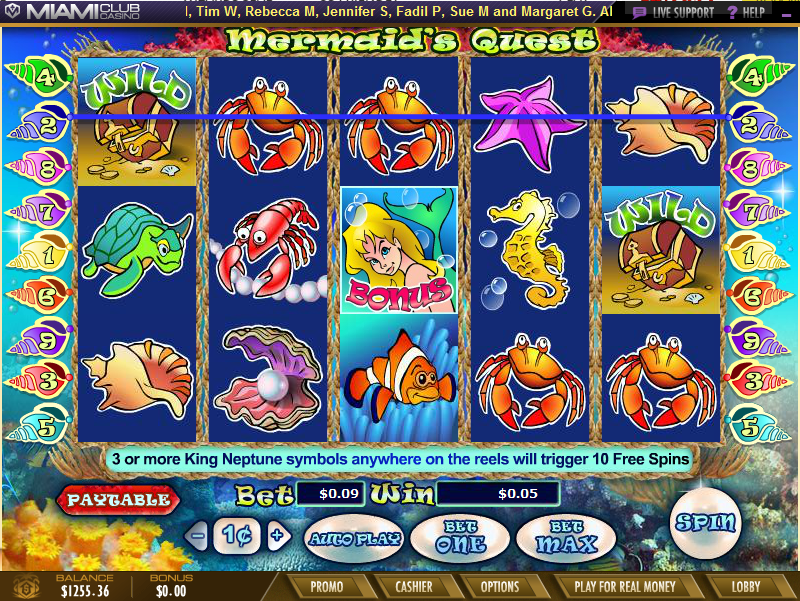This screenshot has width=800, height=601.
Task: Spin the reels with the Spin pearl
Action: point(707,522)
